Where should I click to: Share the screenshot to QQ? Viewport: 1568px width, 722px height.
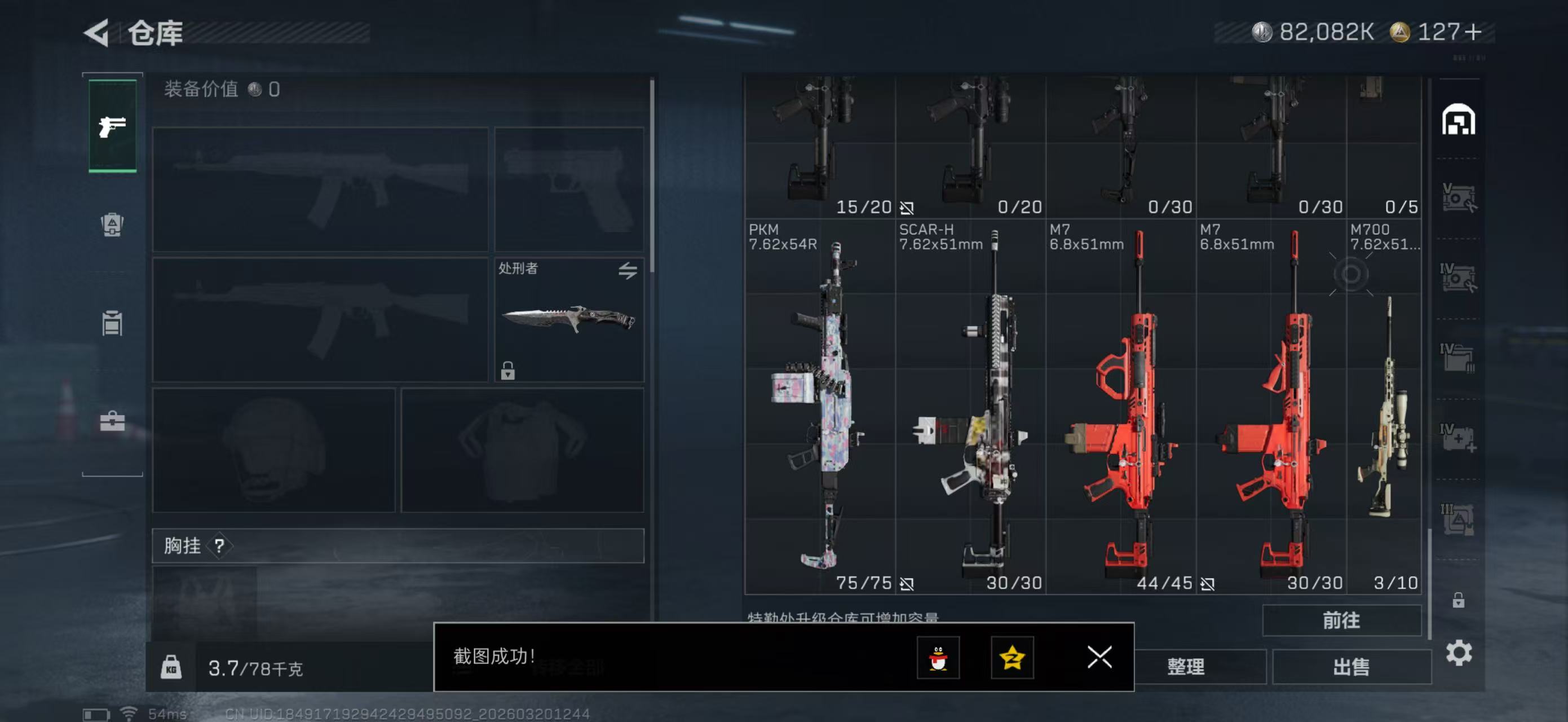pos(938,658)
